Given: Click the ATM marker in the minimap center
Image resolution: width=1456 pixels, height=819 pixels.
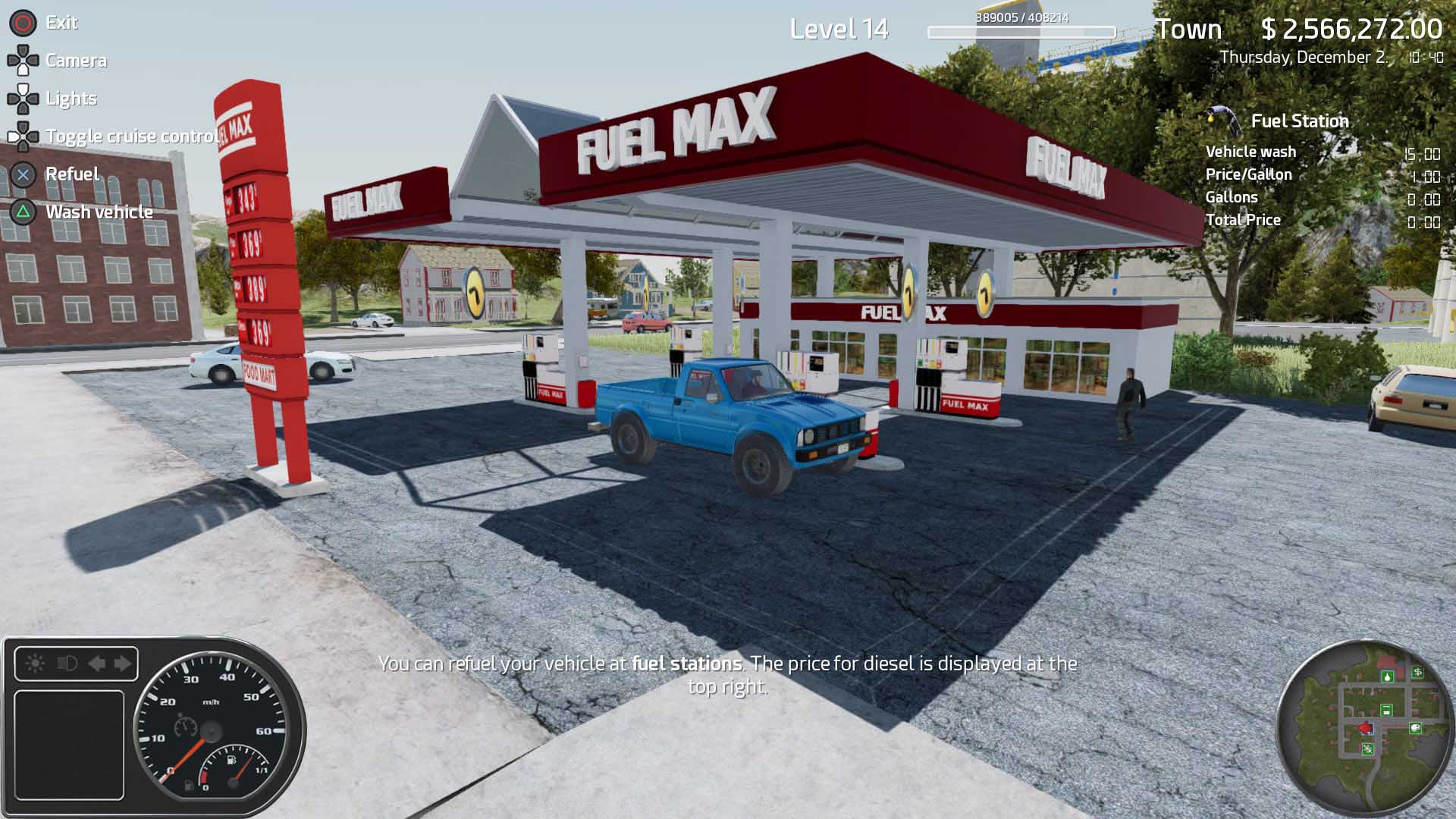Looking at the screenshot, I should (x=1386, y=710).
